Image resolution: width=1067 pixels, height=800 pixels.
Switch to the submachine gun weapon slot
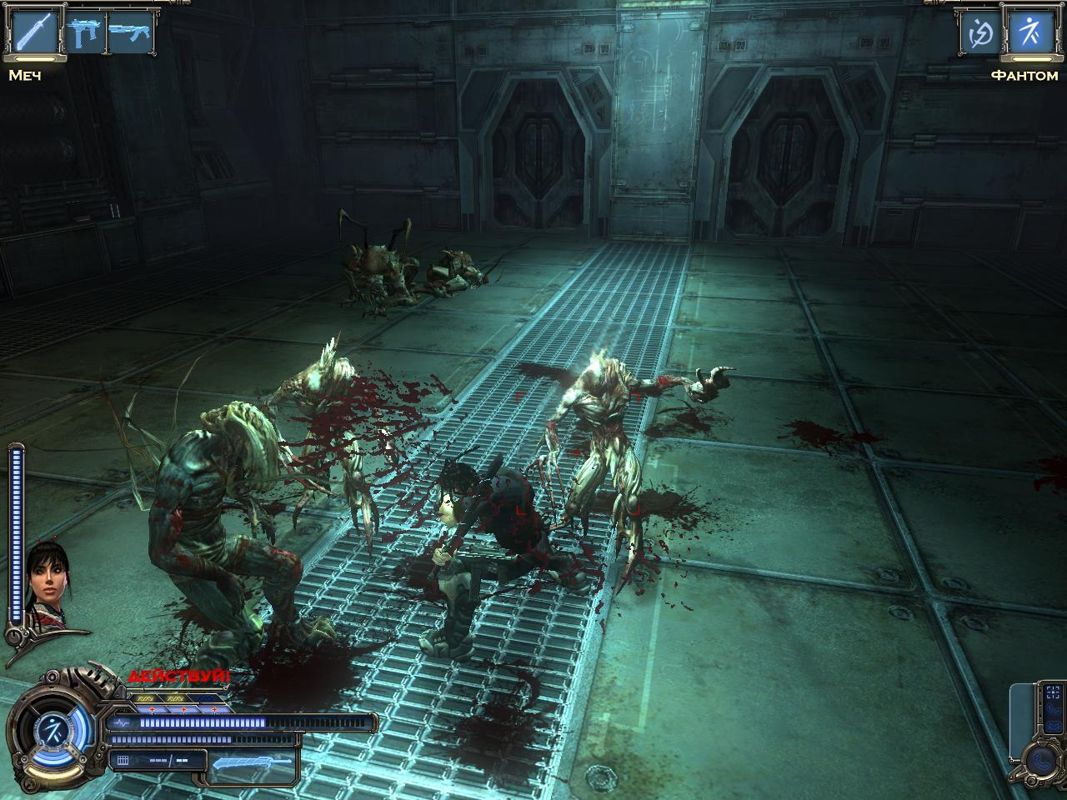point(85,32)
